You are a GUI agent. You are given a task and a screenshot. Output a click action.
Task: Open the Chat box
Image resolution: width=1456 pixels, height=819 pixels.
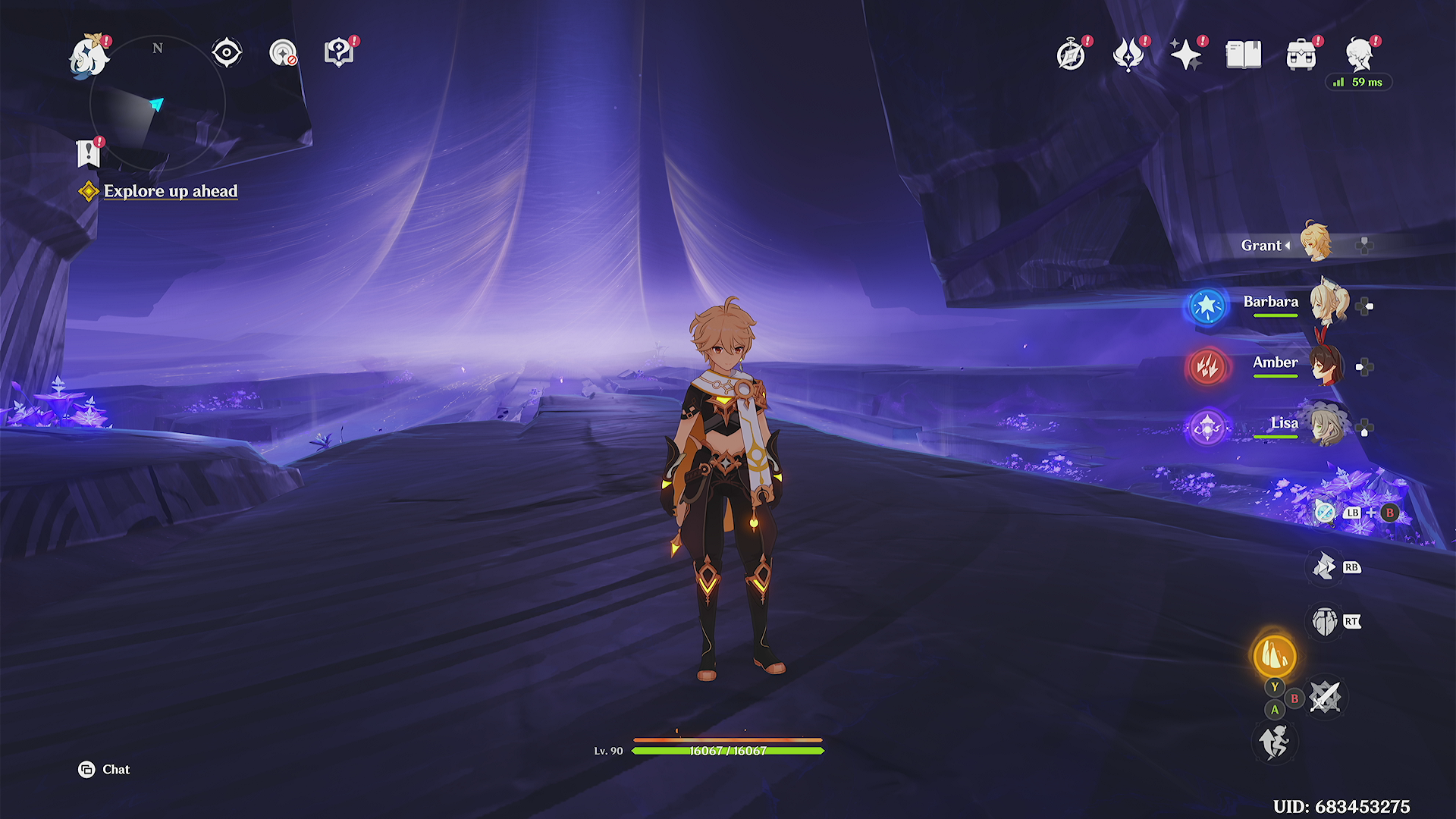coord(105,770)
